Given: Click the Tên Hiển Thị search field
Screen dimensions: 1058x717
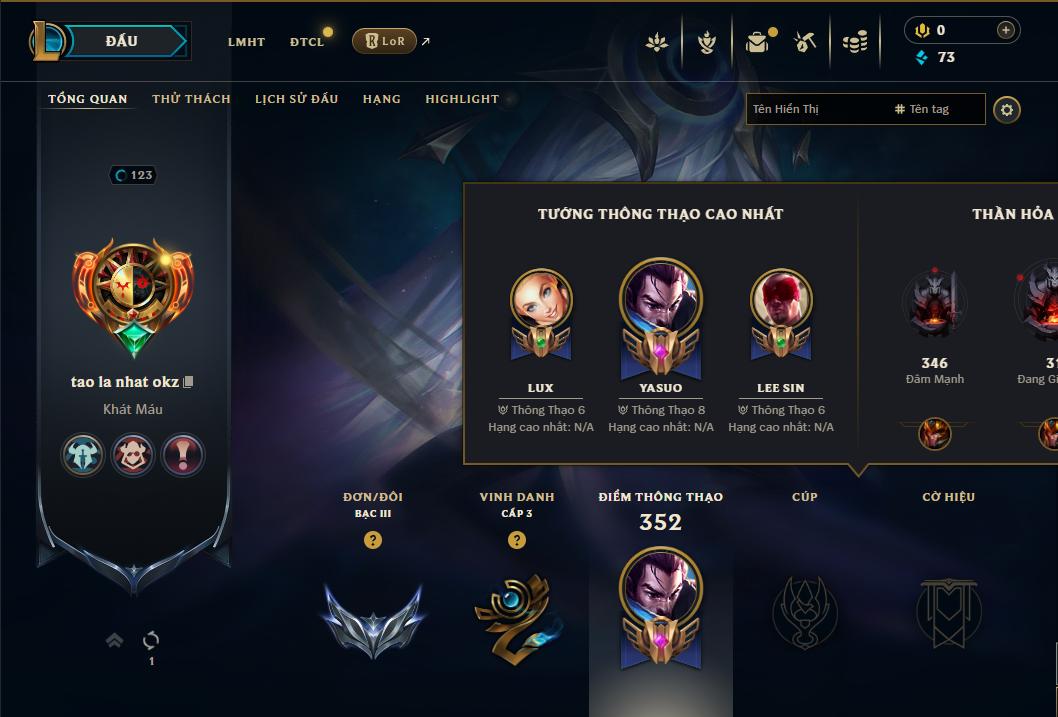Looking at the screenshot, I should 815,109.
